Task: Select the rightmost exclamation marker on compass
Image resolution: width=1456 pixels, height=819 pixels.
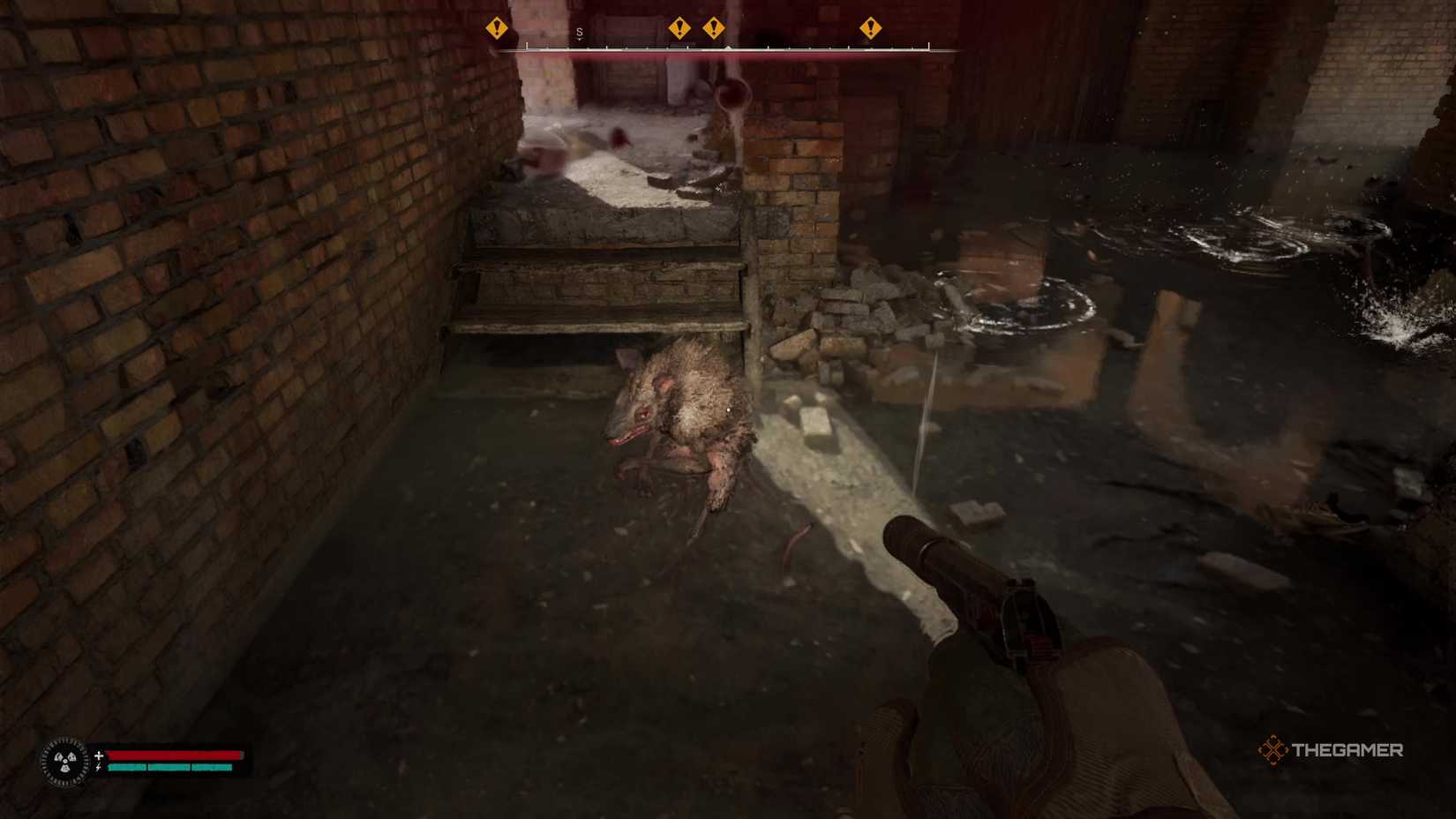Action: click(871, 28)
